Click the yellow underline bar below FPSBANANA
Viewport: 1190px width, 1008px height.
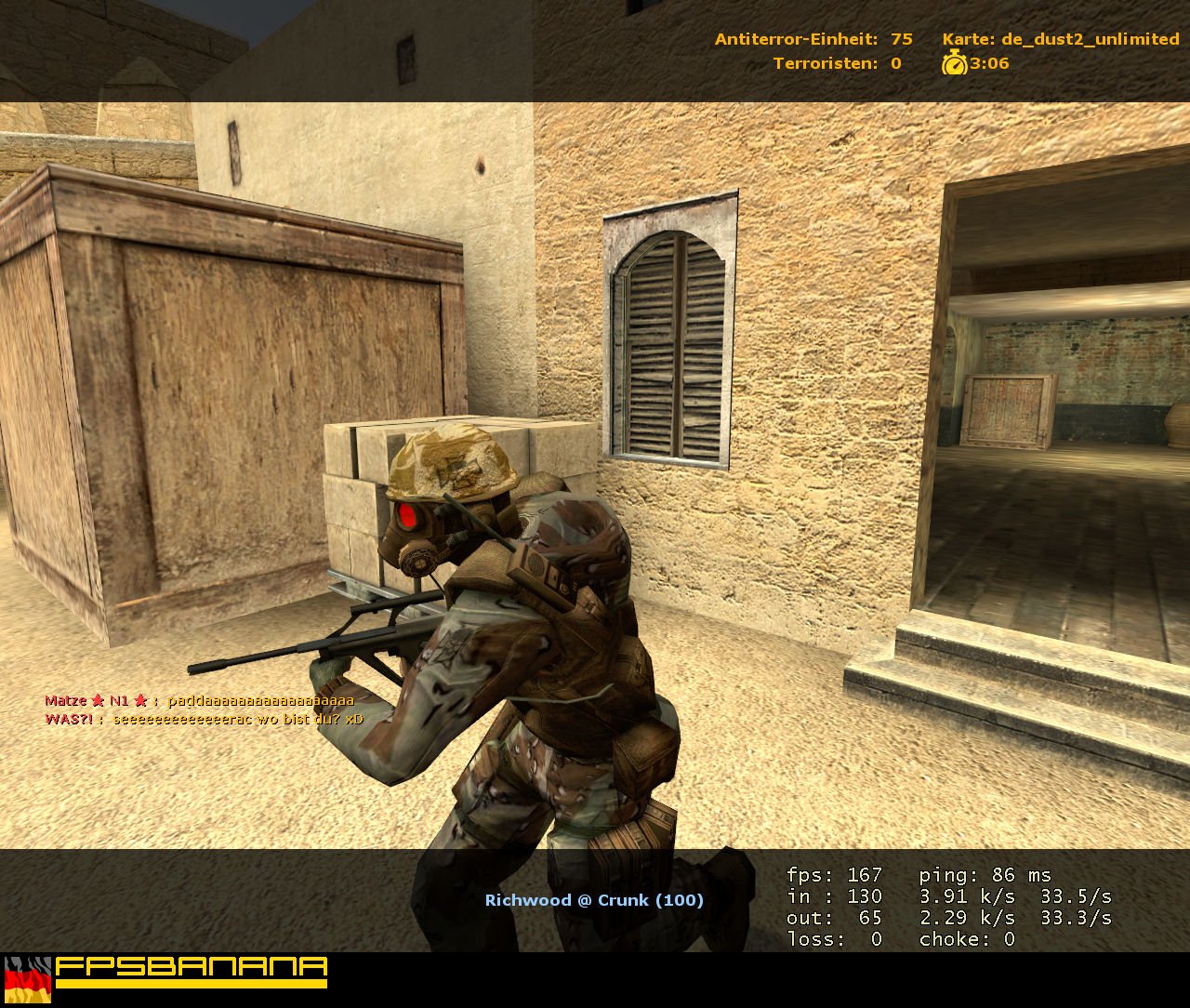(x=191, y=983)
